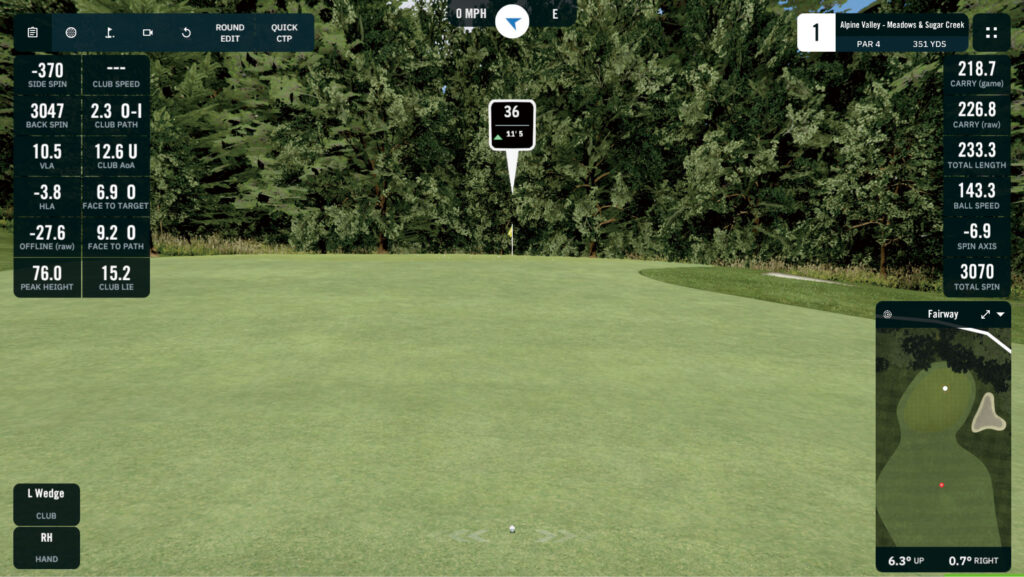The height and width of the screenshot is (577, 1024).
Task: Expand the minimap with the arrows icon
Action: tap(986, 314)
